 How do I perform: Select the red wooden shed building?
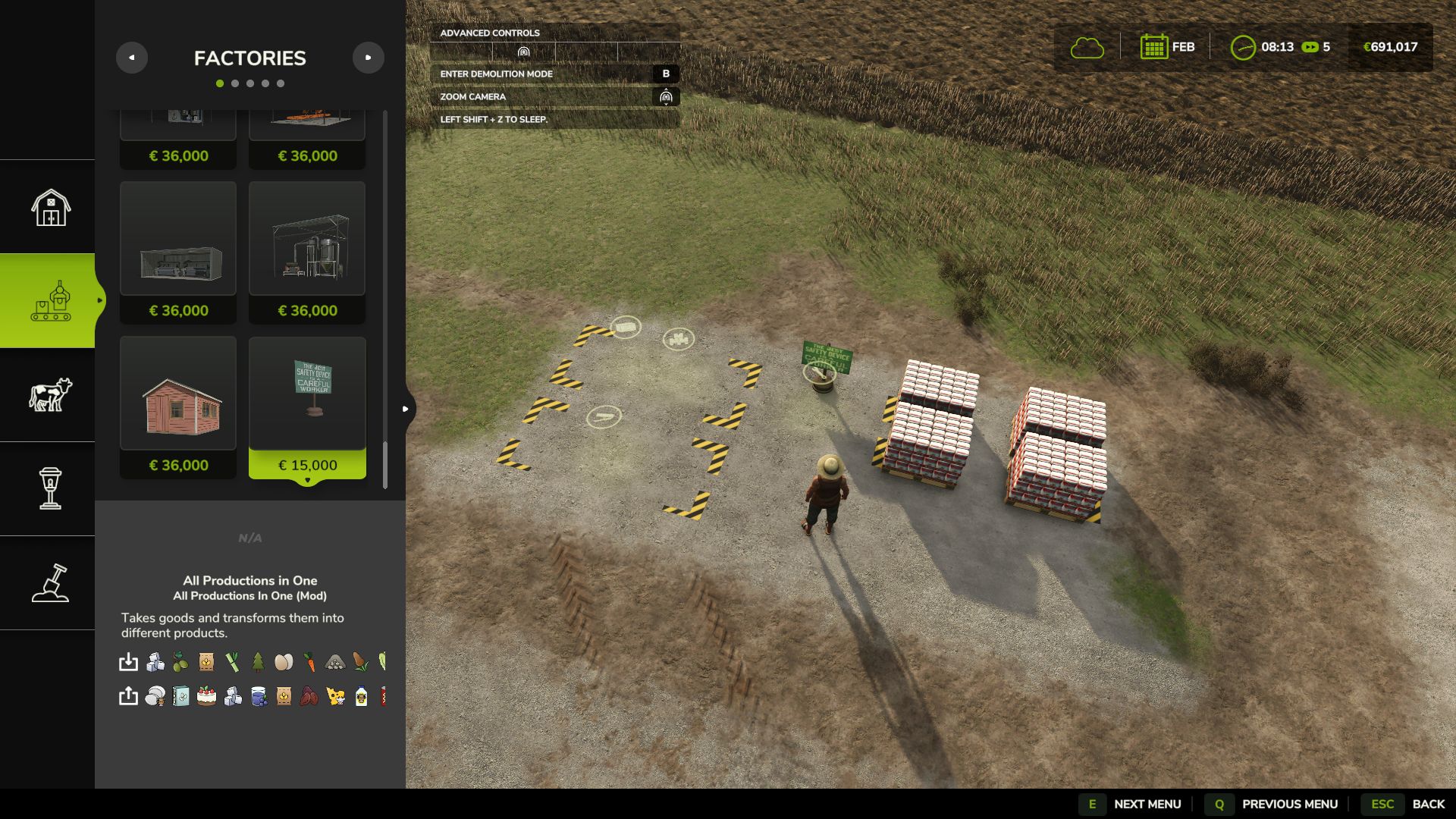click(x=178, y=406)
